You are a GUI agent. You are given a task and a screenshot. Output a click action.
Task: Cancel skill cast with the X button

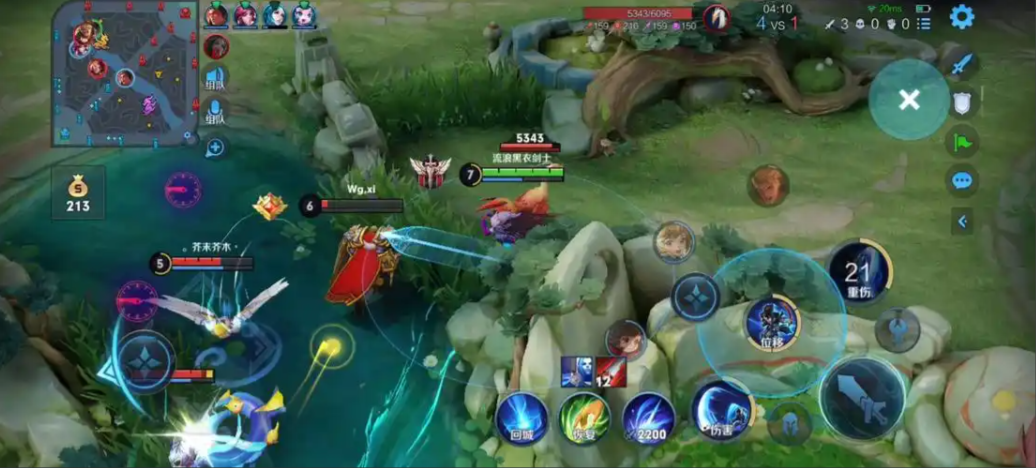tap(908, 99)
